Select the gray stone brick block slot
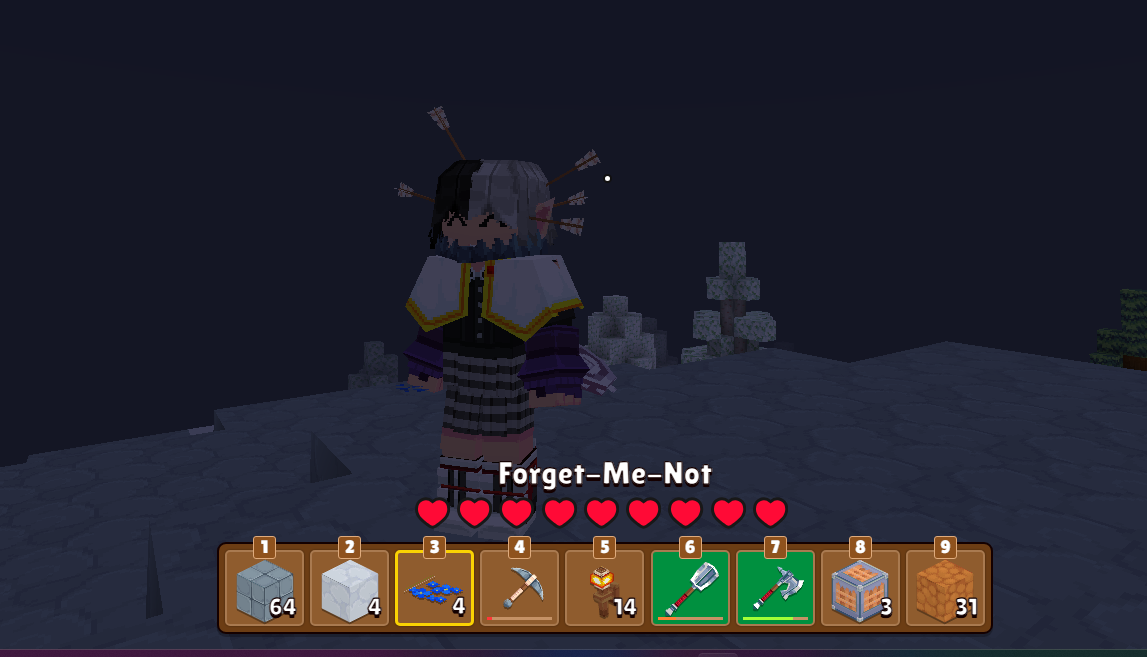 264,589
